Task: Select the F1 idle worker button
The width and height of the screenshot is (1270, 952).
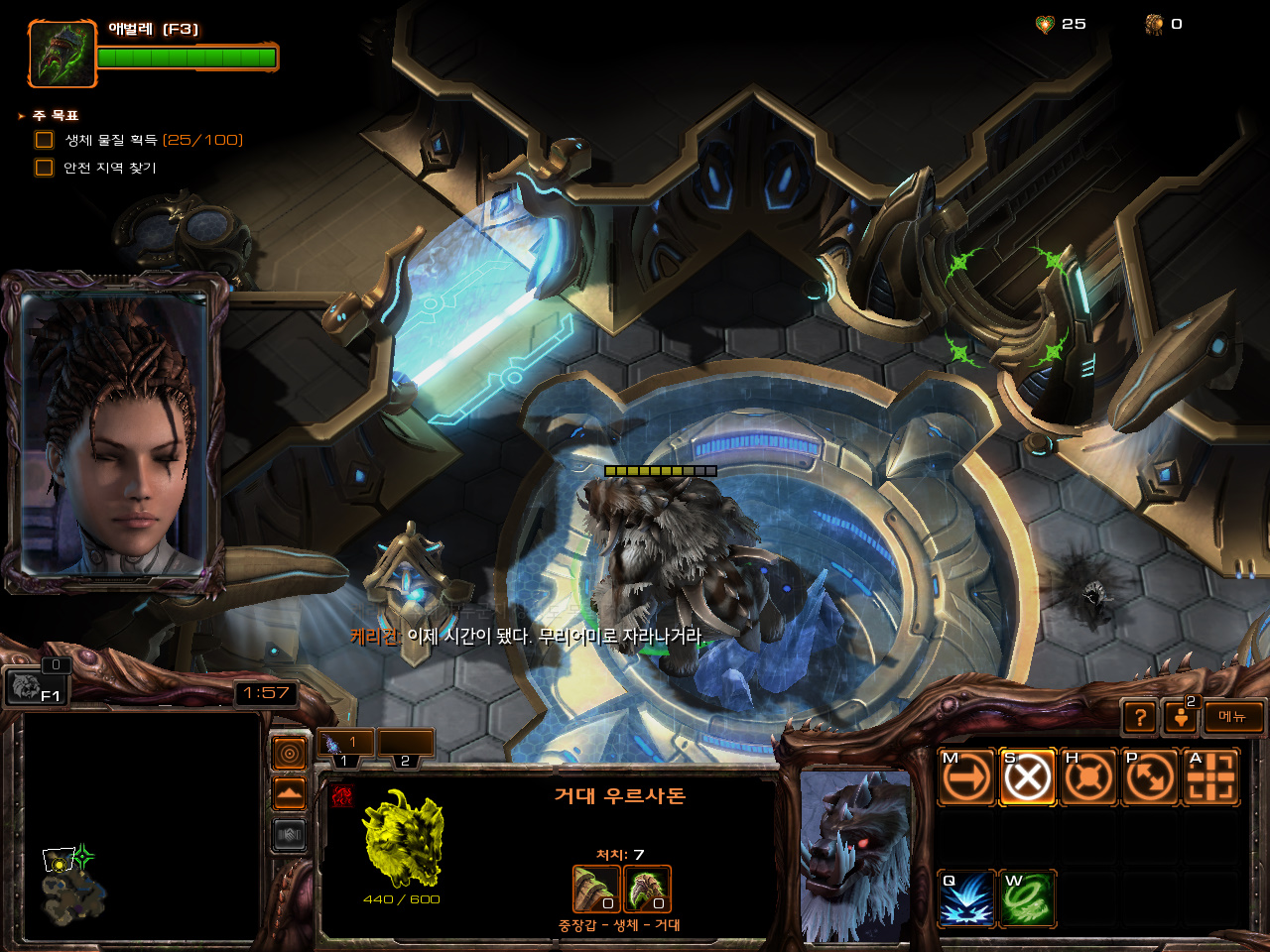Action: click(37, 686)
